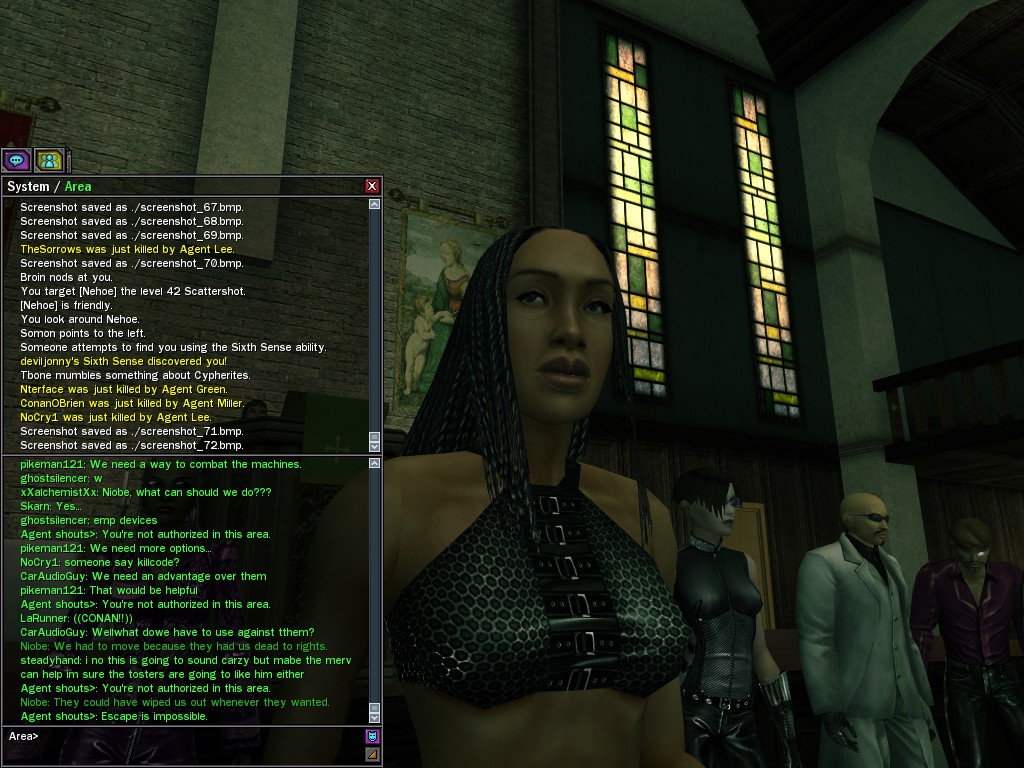
Task: Open the speech bubble chat icon
Action: (16, 160)
